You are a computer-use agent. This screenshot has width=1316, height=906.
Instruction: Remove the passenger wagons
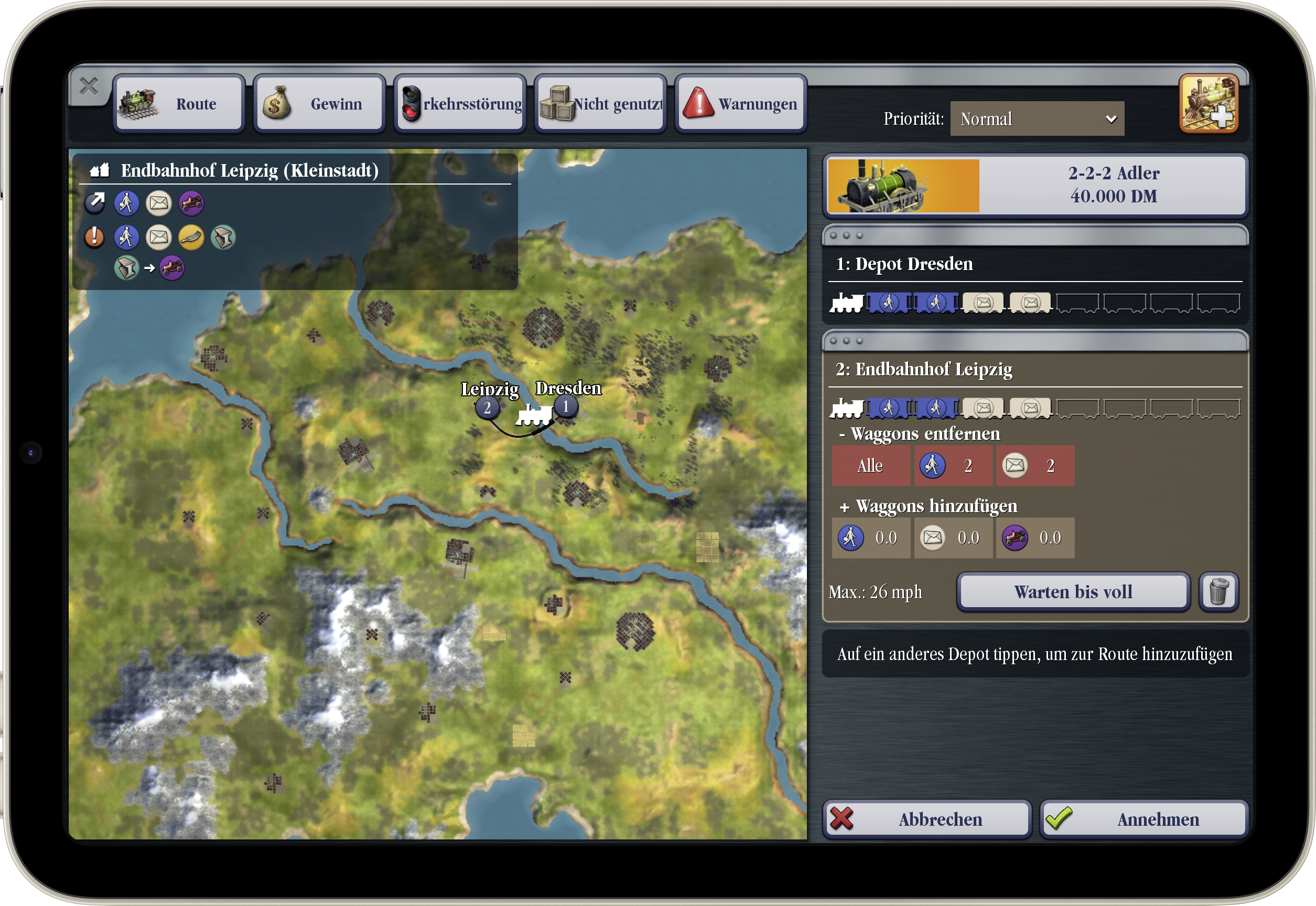952,466
